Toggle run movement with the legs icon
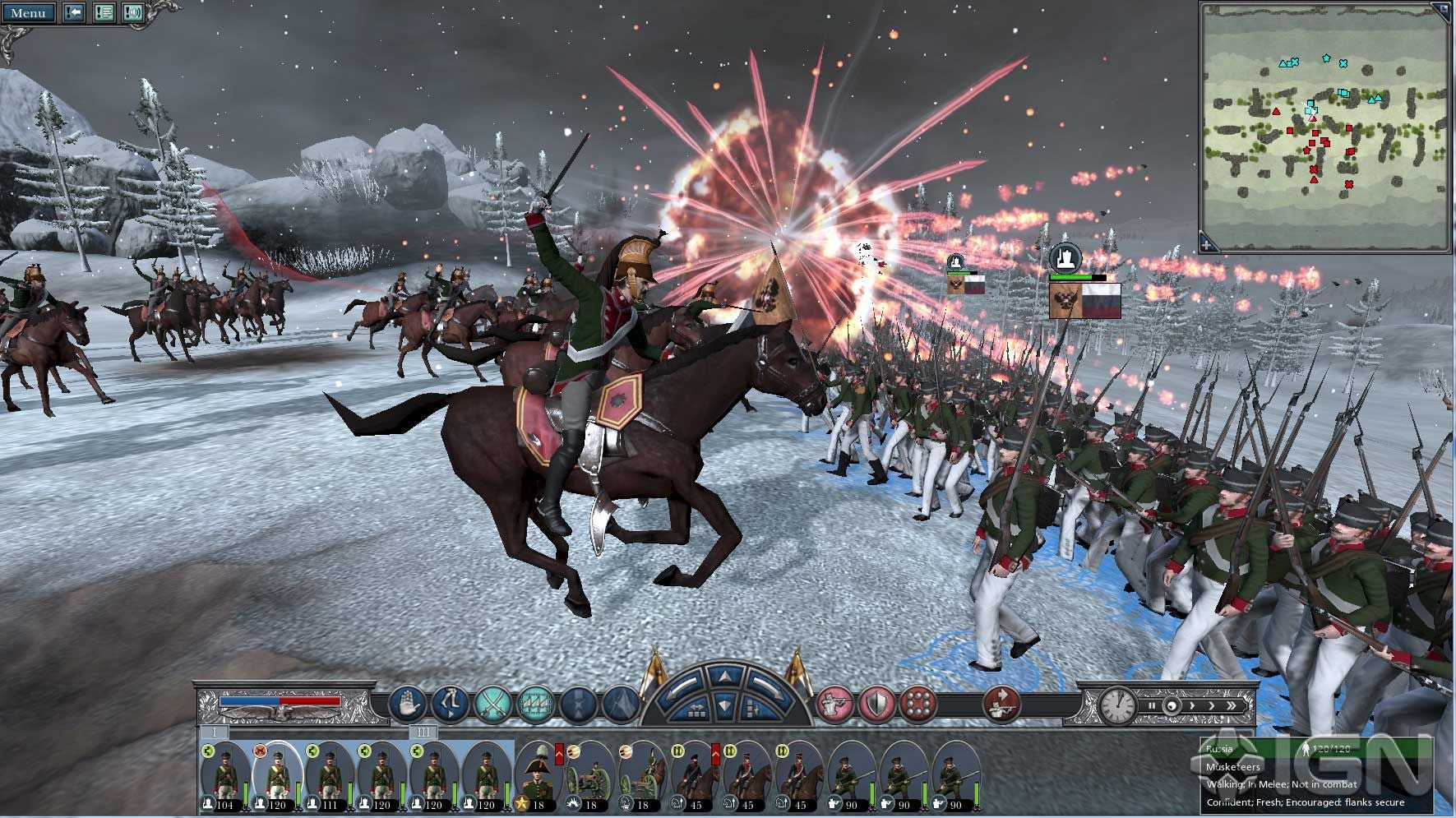Image resolution: width=1456 pixels, height=818 pixels. 451,705
